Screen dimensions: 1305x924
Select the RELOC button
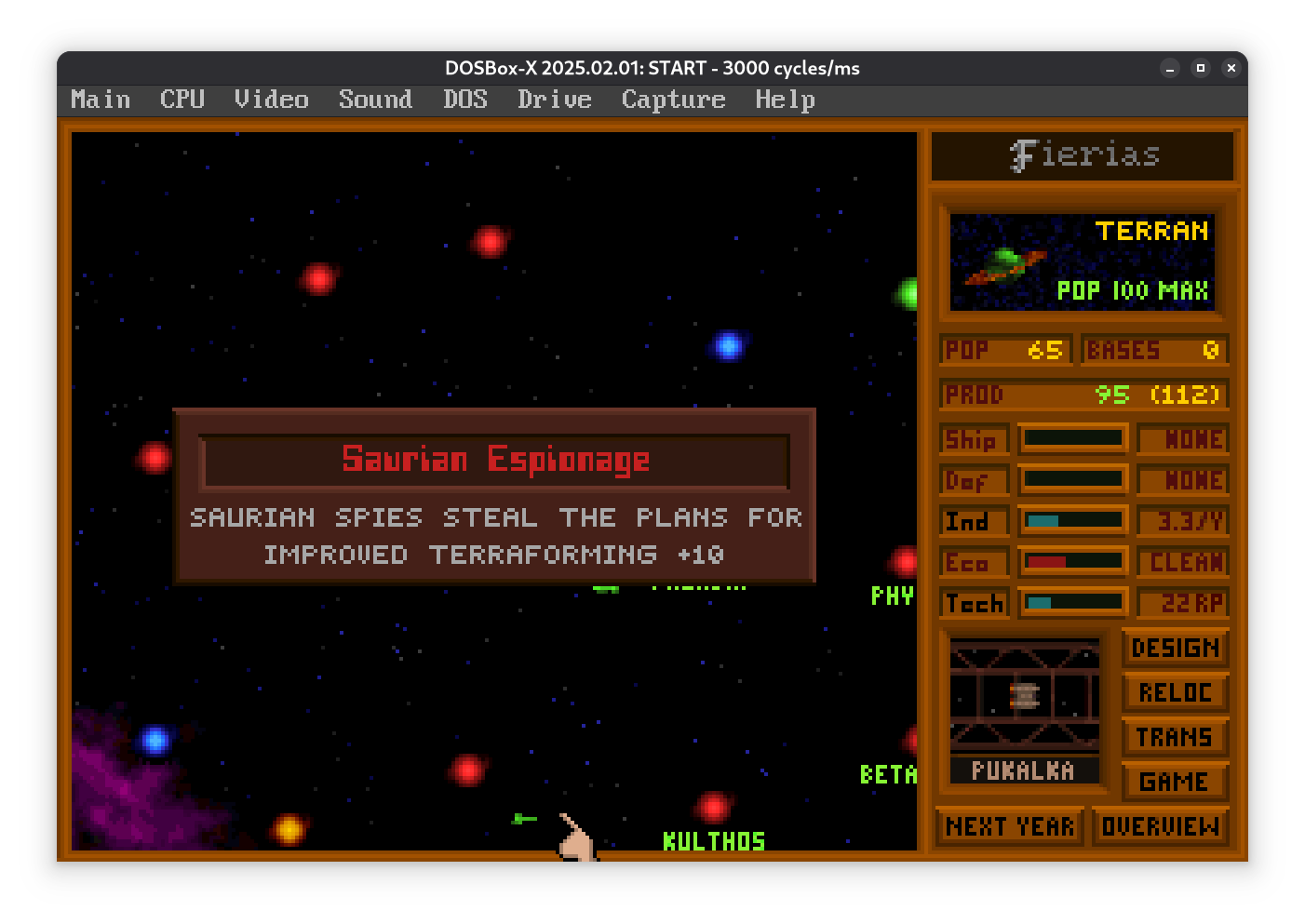point(1175,692)
